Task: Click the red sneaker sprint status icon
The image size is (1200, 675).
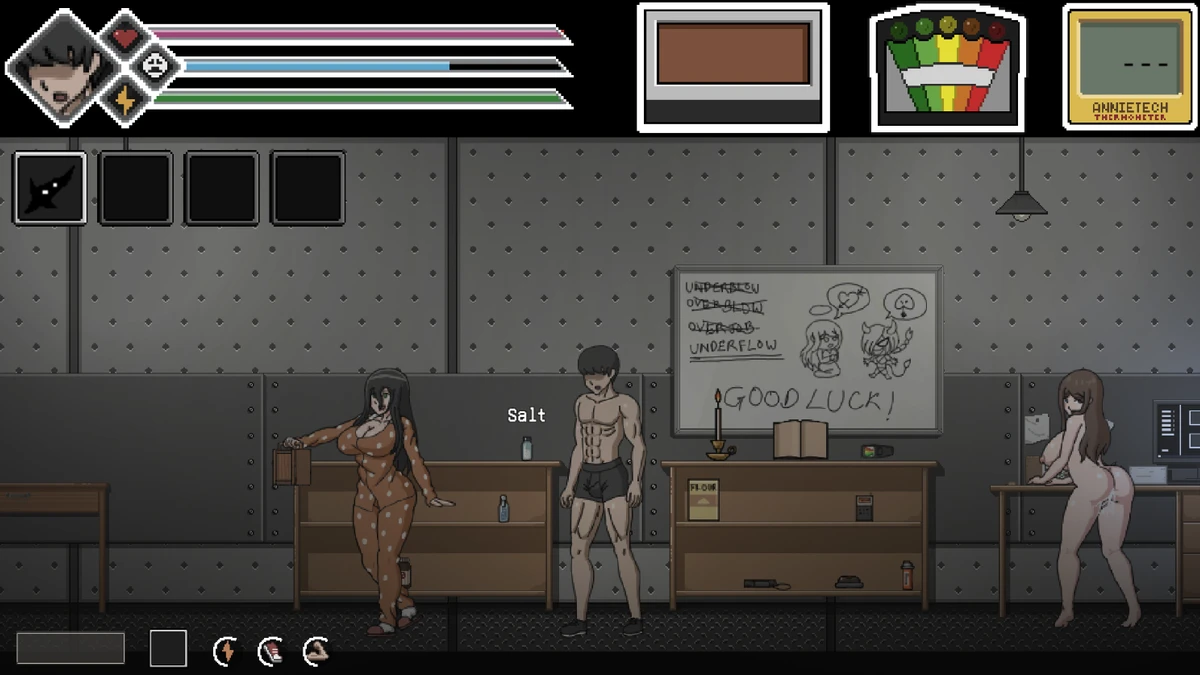Action: coord(270,651)
